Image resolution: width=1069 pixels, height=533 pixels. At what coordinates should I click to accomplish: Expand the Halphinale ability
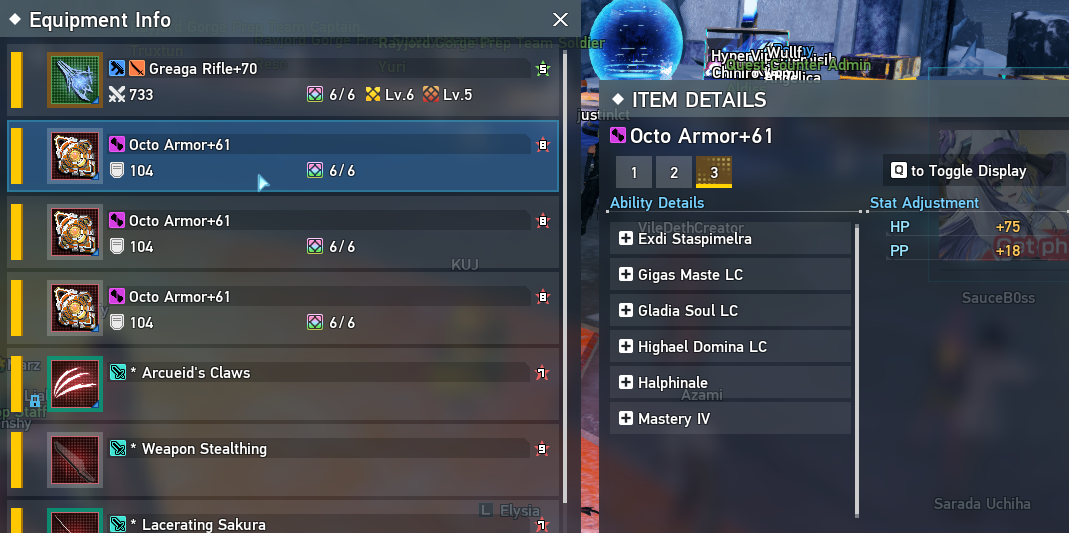point(626,383)
